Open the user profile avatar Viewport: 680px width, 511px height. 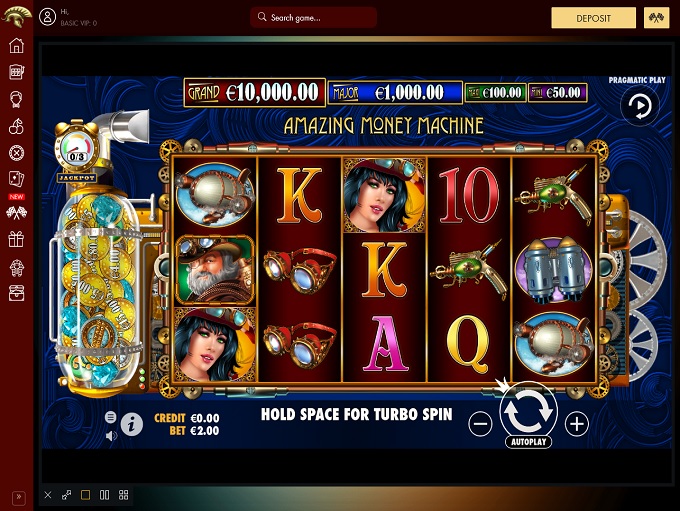click(x=48, y=18)
